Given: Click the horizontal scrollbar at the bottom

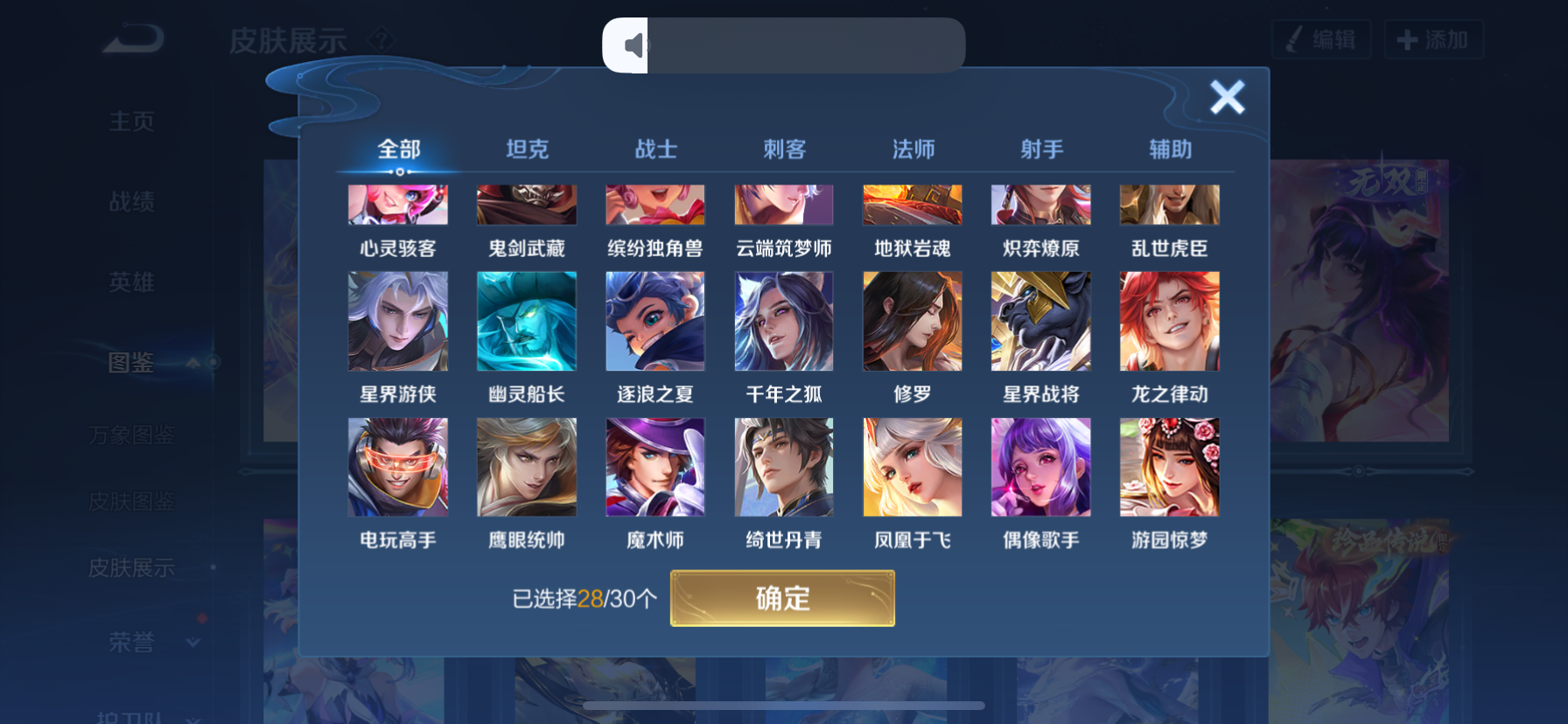Looking at the screenshot, I should tap(783, 705).
